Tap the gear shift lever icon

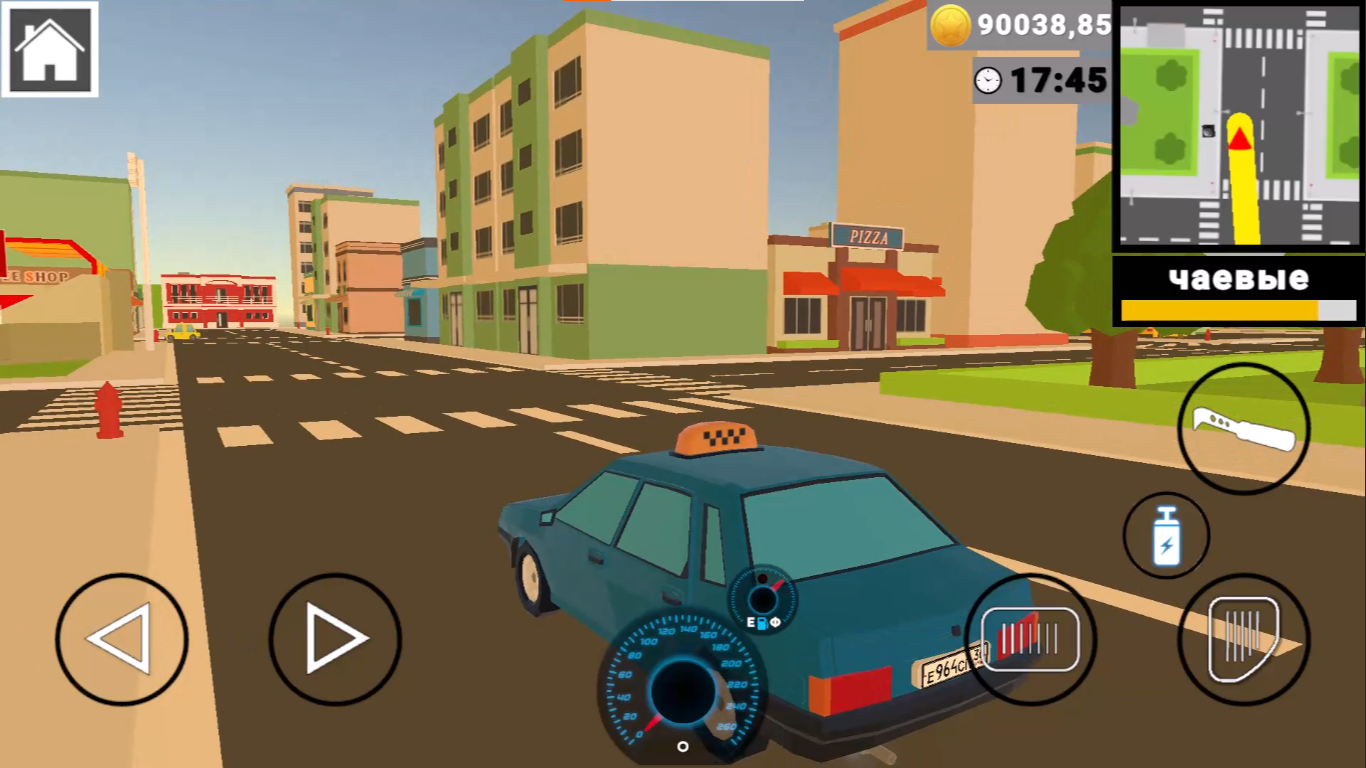(x=1243, y=427)
